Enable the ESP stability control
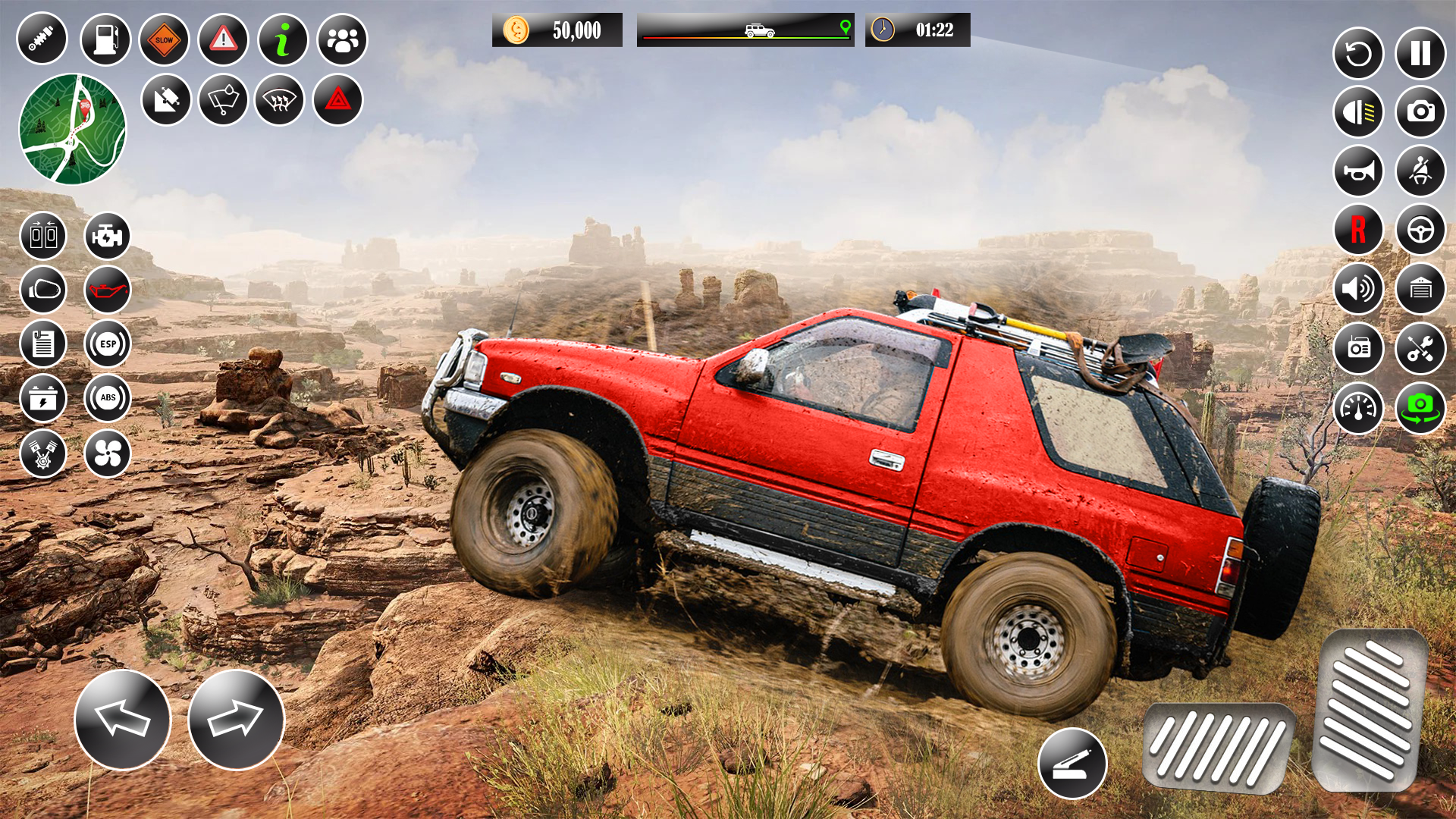The height and width of the screenshot is (819, 1456). pos(107,344)
